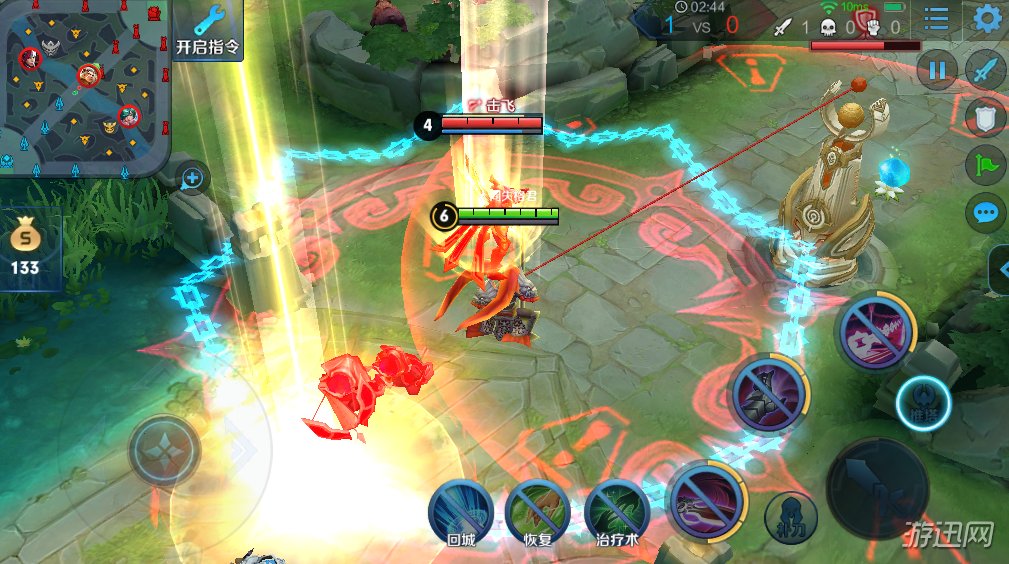Send the blue sword attack signal

coord(986,70)
